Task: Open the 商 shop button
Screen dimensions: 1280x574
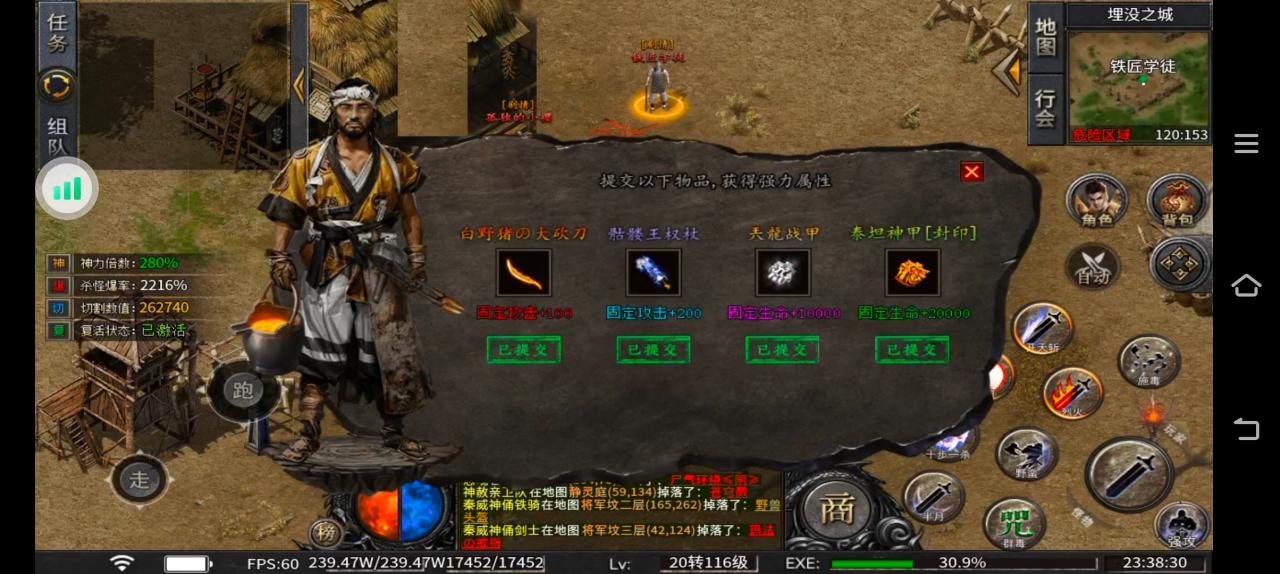Action: click(x=836, y=509)
